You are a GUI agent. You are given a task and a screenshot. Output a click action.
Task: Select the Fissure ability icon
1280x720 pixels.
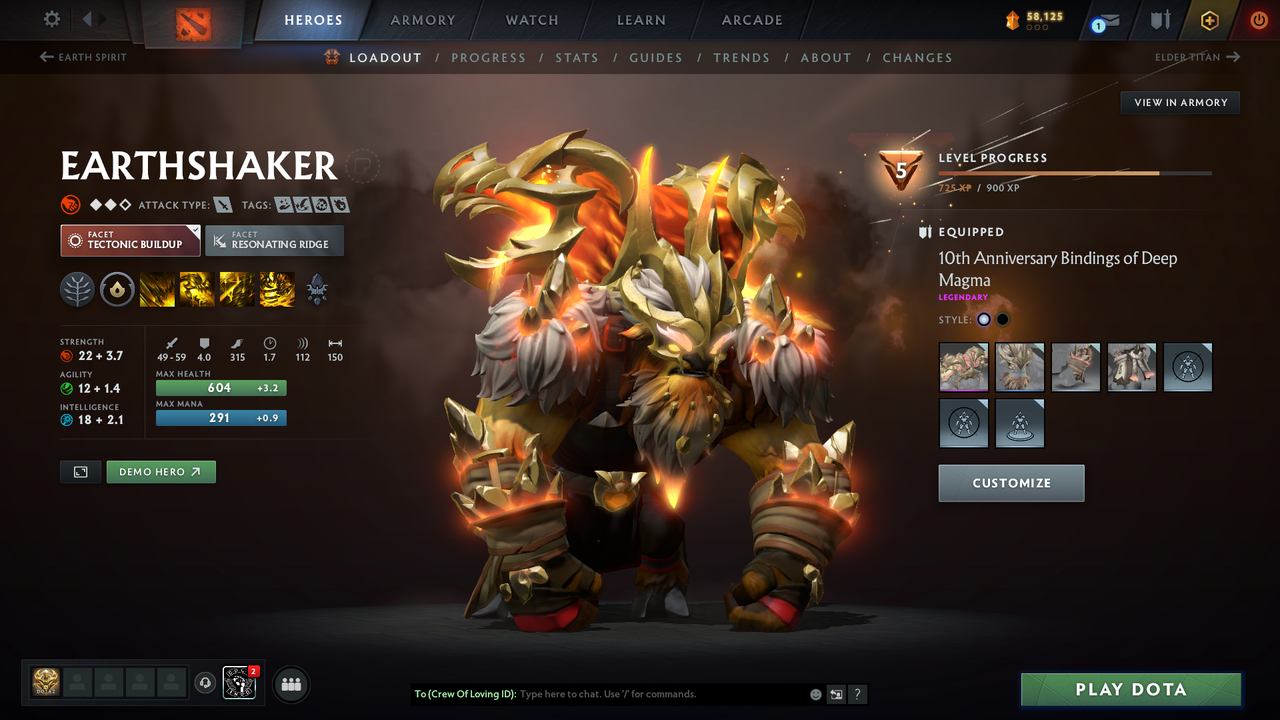(x=157, y=289)
